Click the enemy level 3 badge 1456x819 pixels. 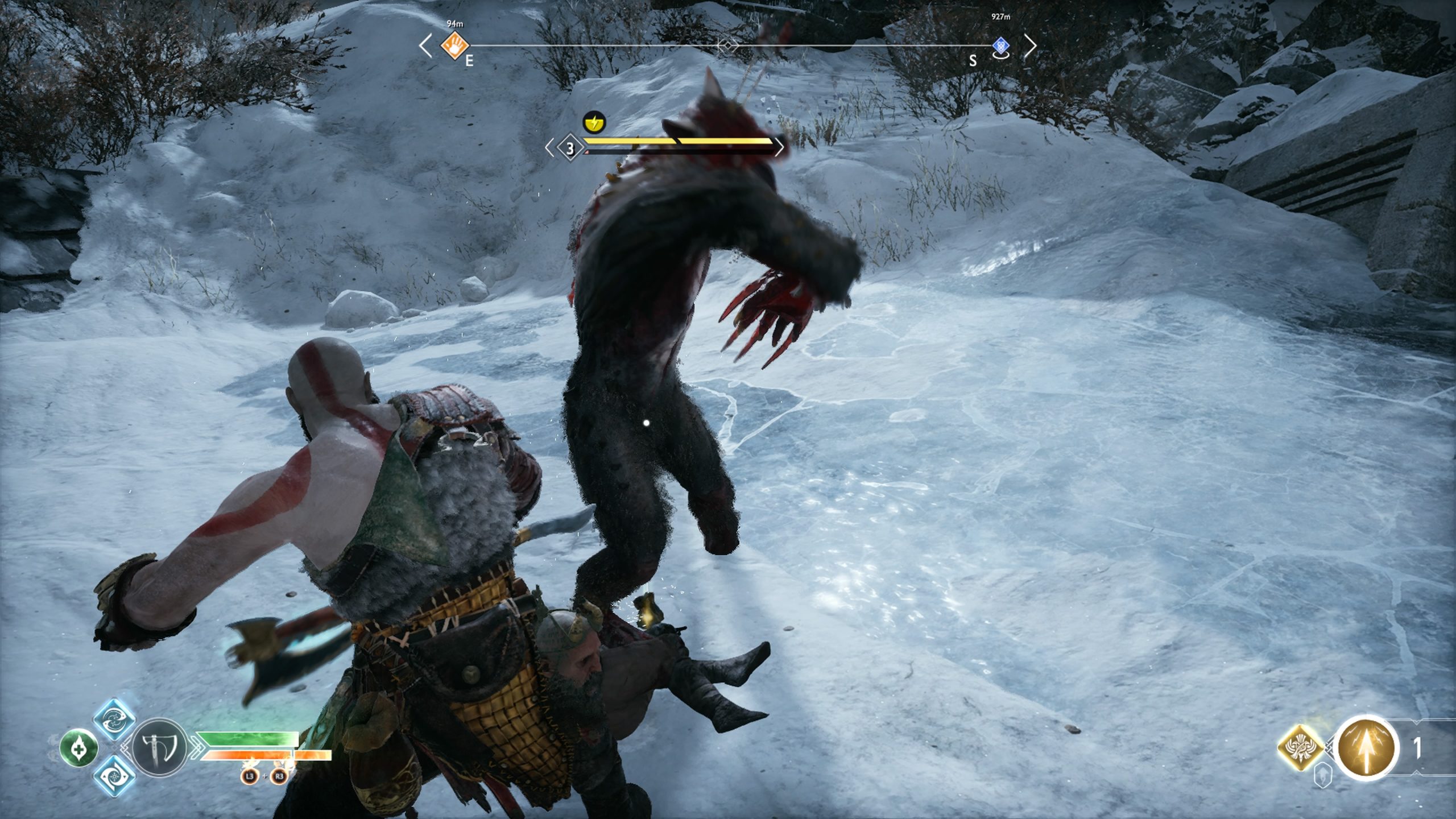tap(570, 148)
